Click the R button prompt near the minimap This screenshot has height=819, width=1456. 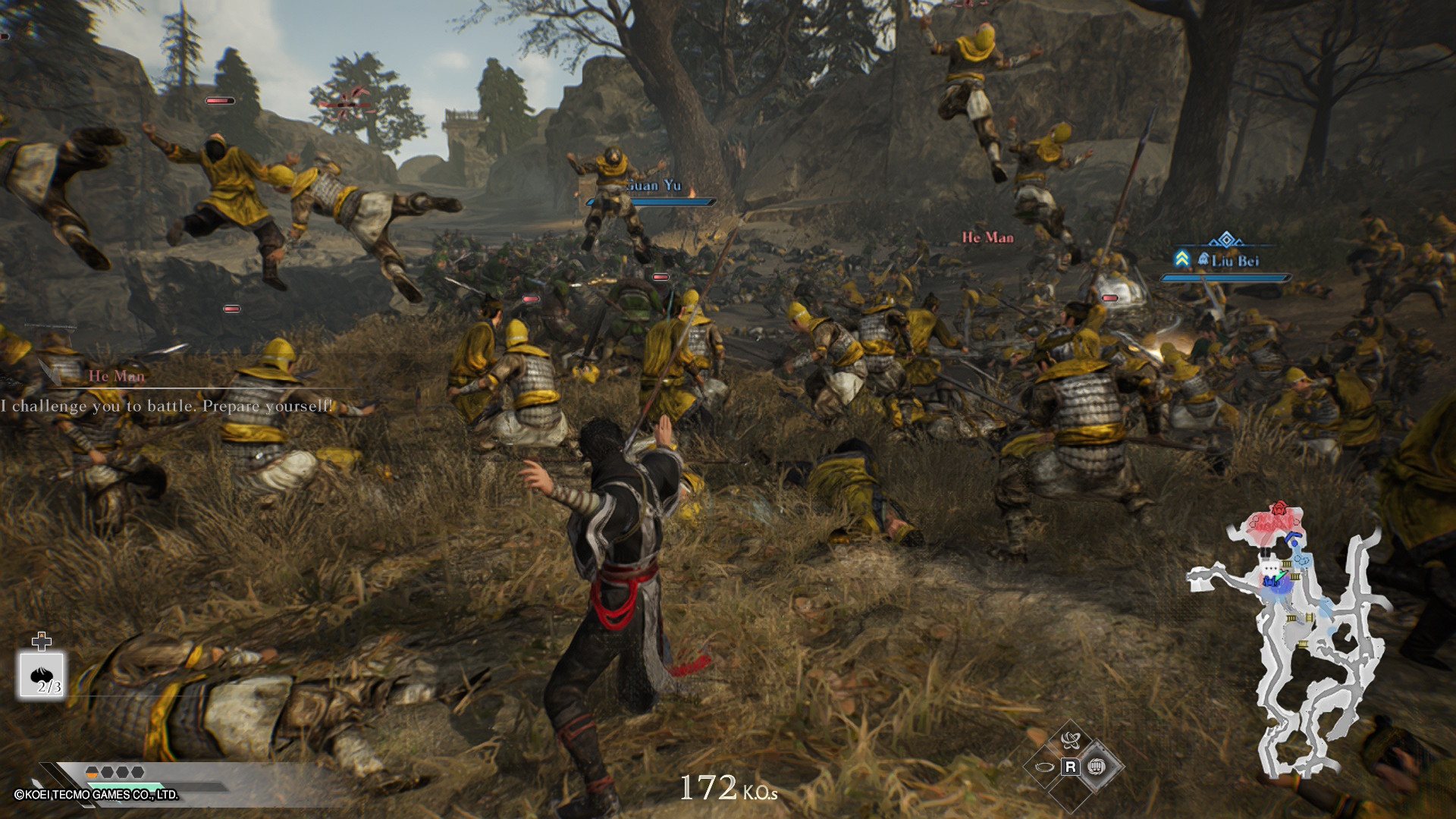(1070, 767)
